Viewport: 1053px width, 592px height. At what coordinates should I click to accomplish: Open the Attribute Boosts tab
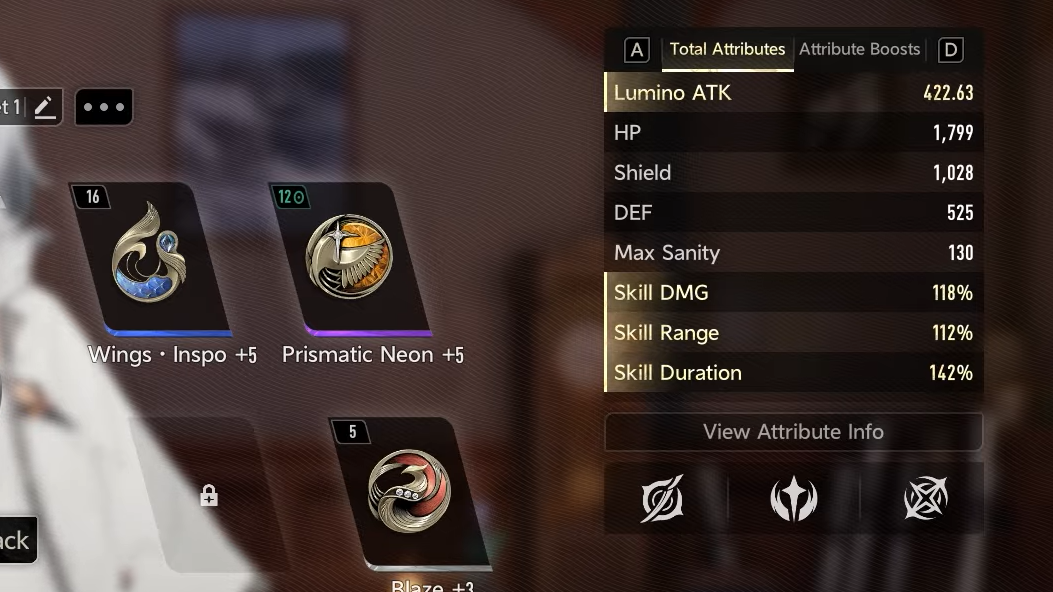pyautogui.click(x=859, y=49)
